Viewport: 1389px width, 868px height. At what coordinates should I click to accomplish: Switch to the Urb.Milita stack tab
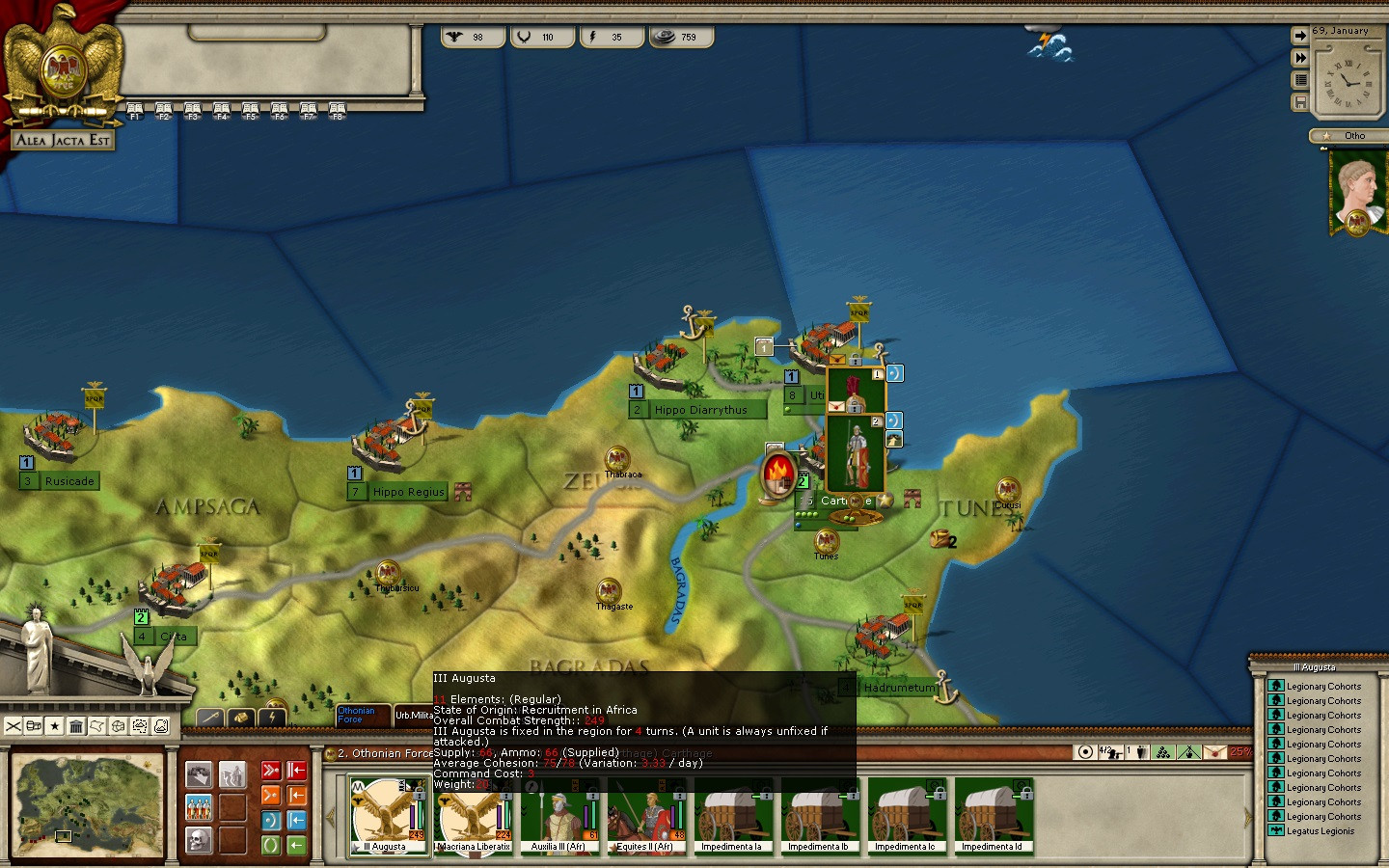pos(415,716)
